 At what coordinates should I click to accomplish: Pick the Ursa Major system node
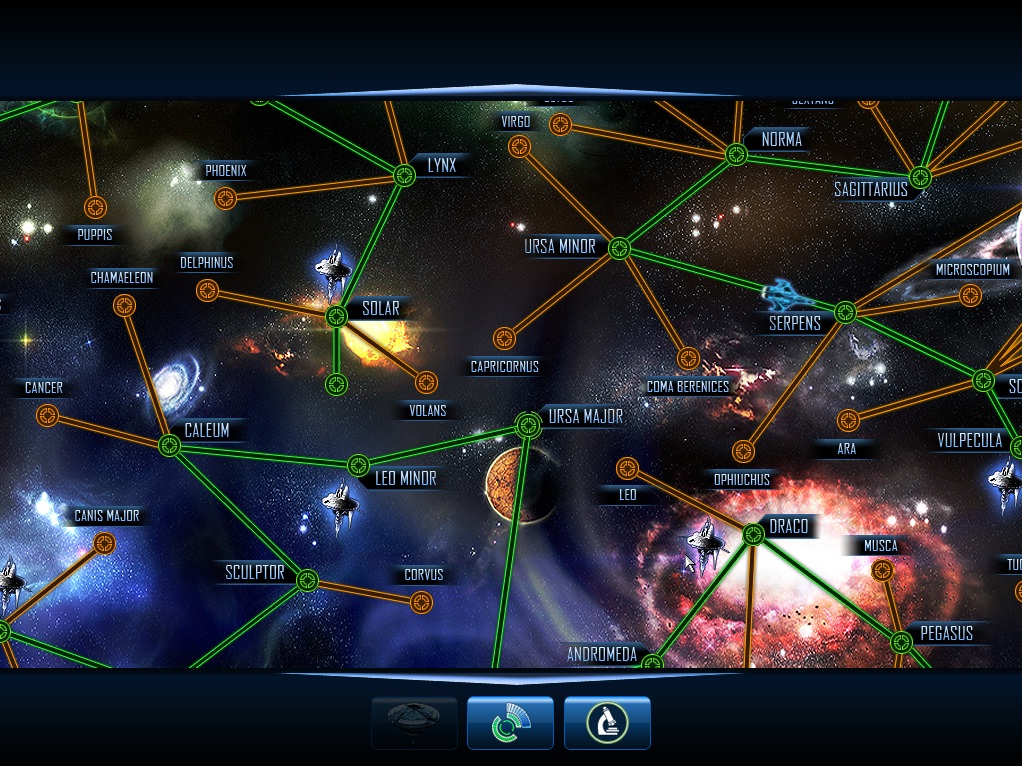[x=527, y=425]
